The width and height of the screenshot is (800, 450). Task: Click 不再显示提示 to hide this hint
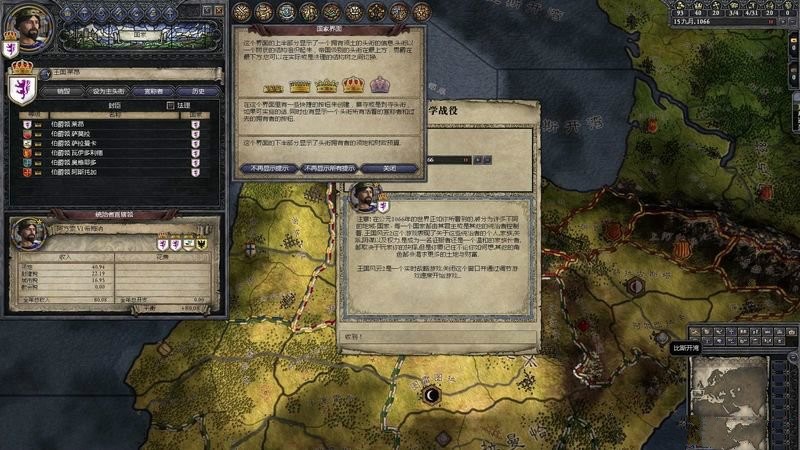(x=269, y=168)
